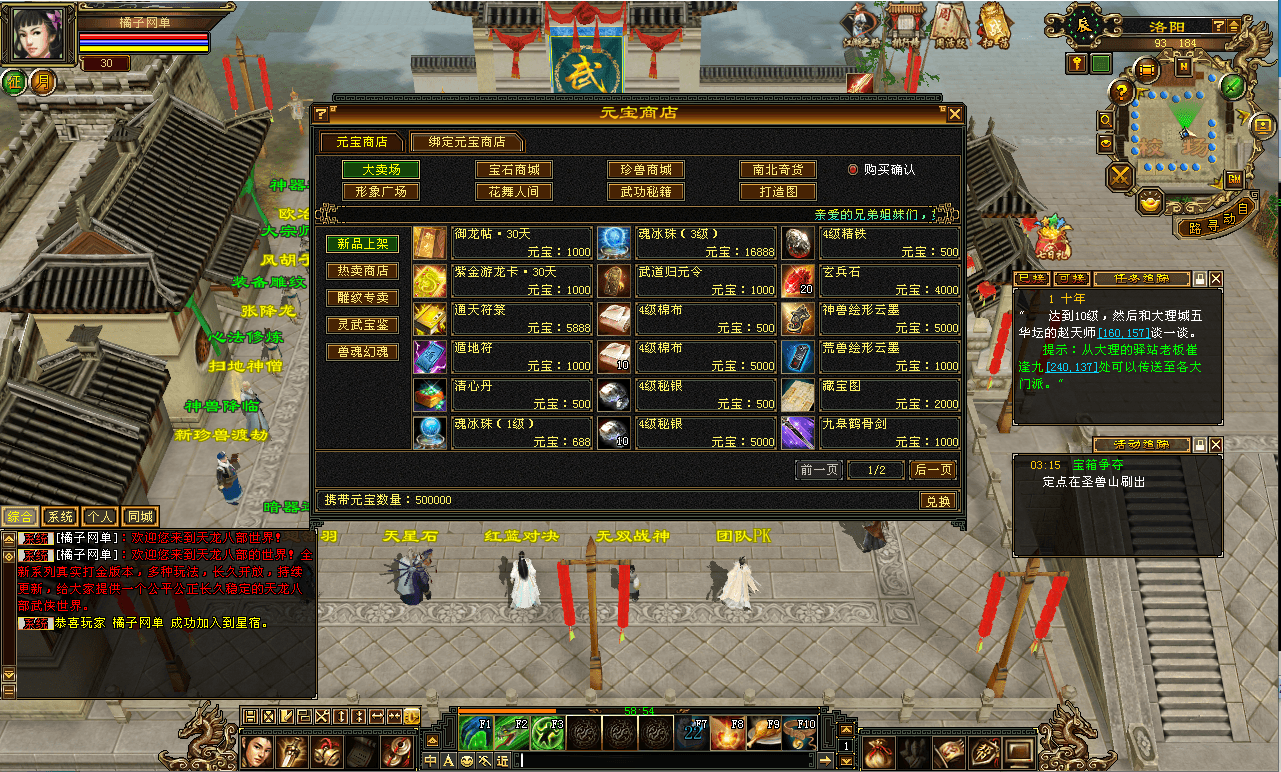
Task: Close the 元宝商店 shop window
Action: click(954, 114)
